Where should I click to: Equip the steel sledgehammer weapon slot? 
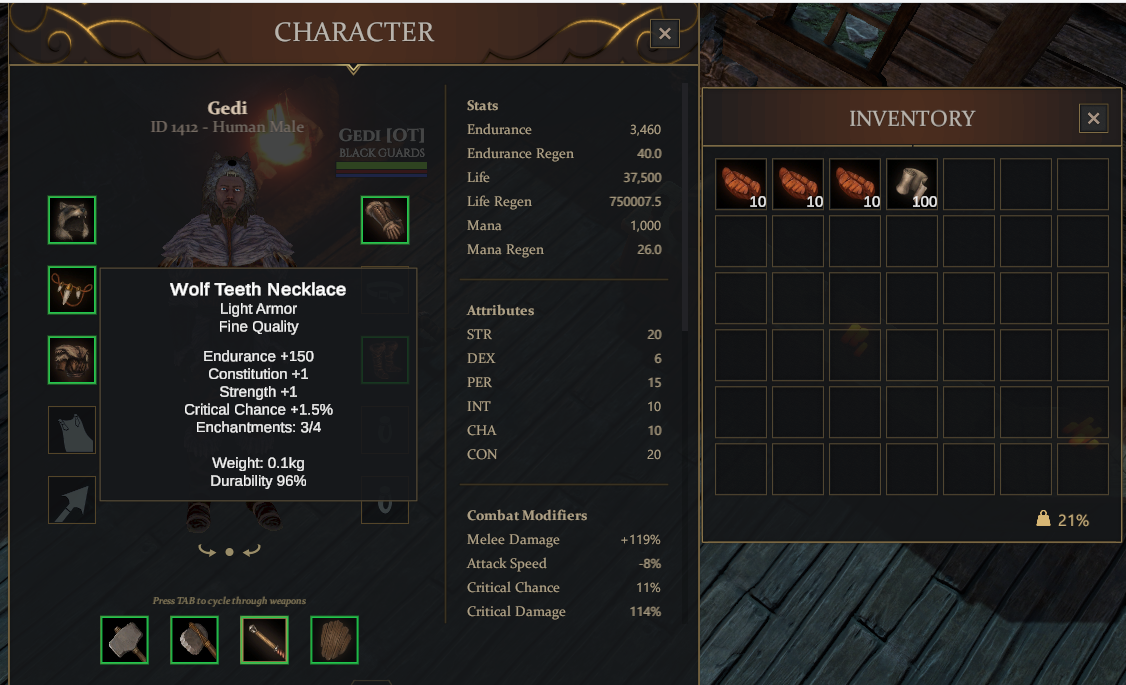(x=124, y=640)
